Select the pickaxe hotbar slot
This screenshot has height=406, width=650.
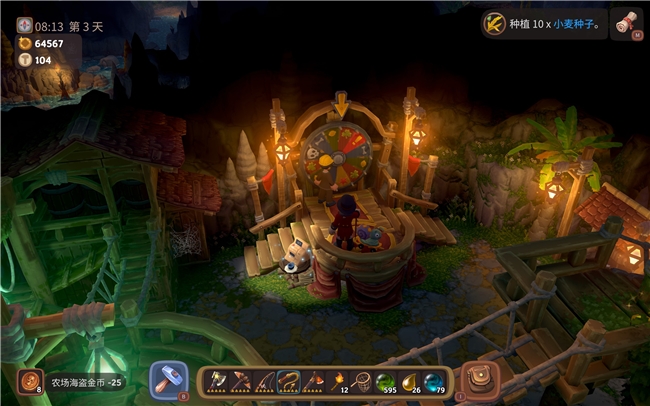(242, 381)
